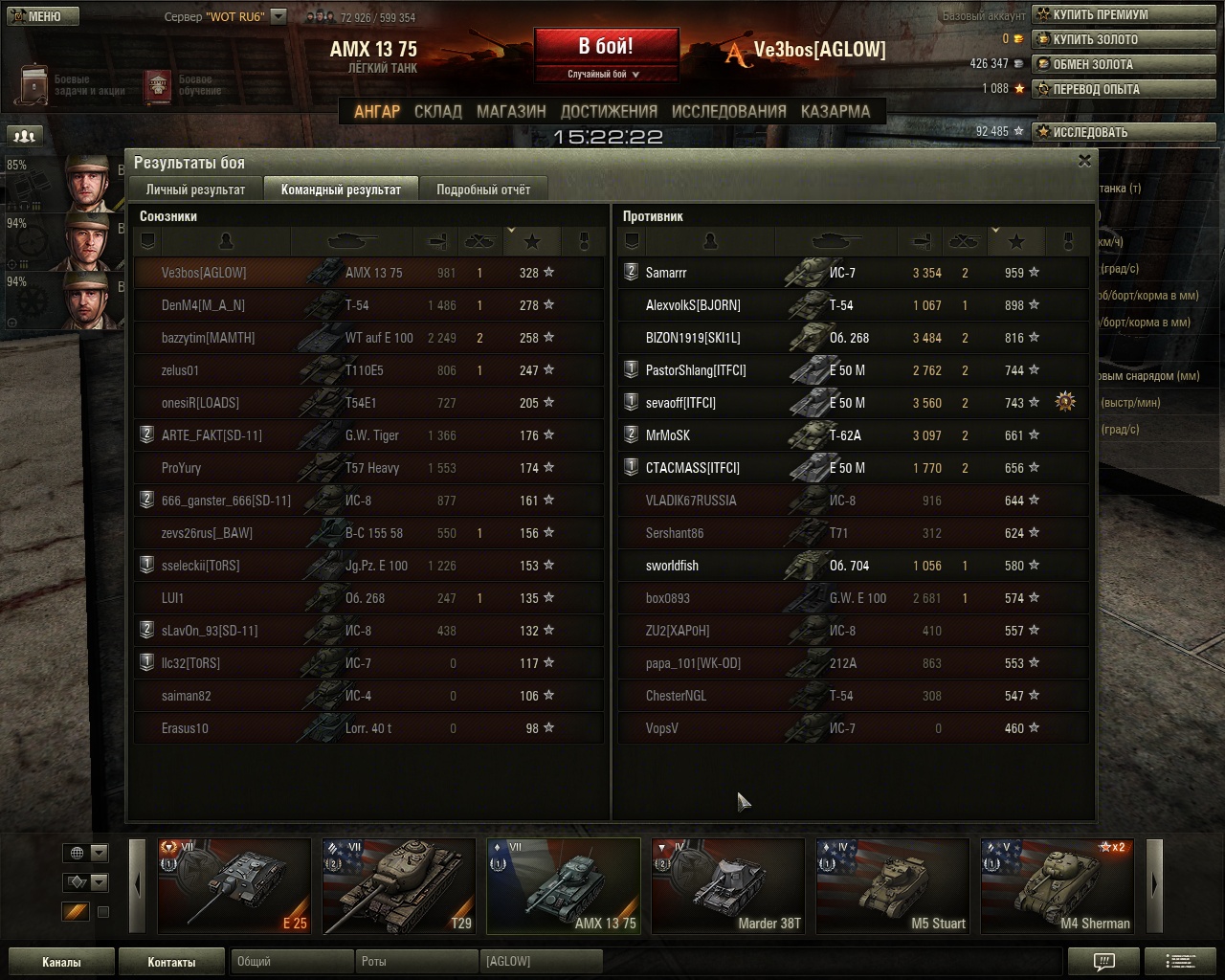Go to the Достижения section
The width and height of the screenshot is (1225, 980).
point(609,111)
